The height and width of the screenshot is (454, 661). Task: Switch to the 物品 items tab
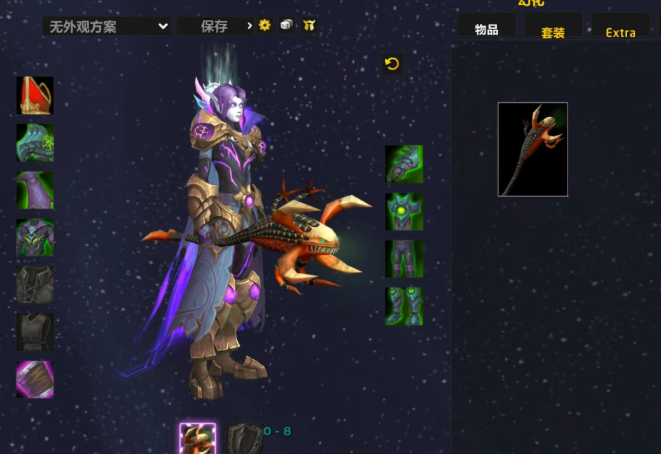[x=487, y=30]
